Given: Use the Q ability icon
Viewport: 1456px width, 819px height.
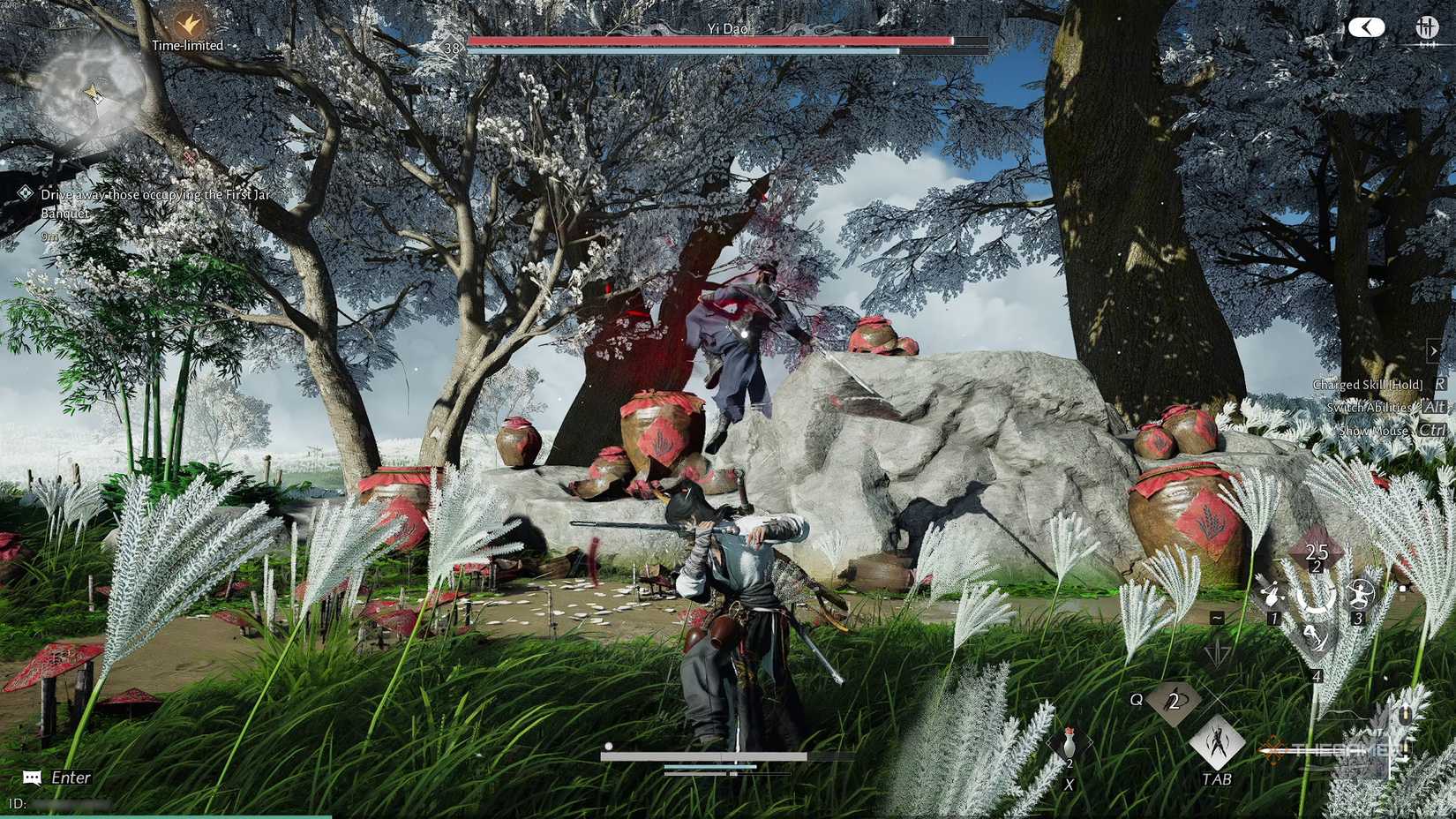Looking at the screenshot, I should tap(1174, 702).
